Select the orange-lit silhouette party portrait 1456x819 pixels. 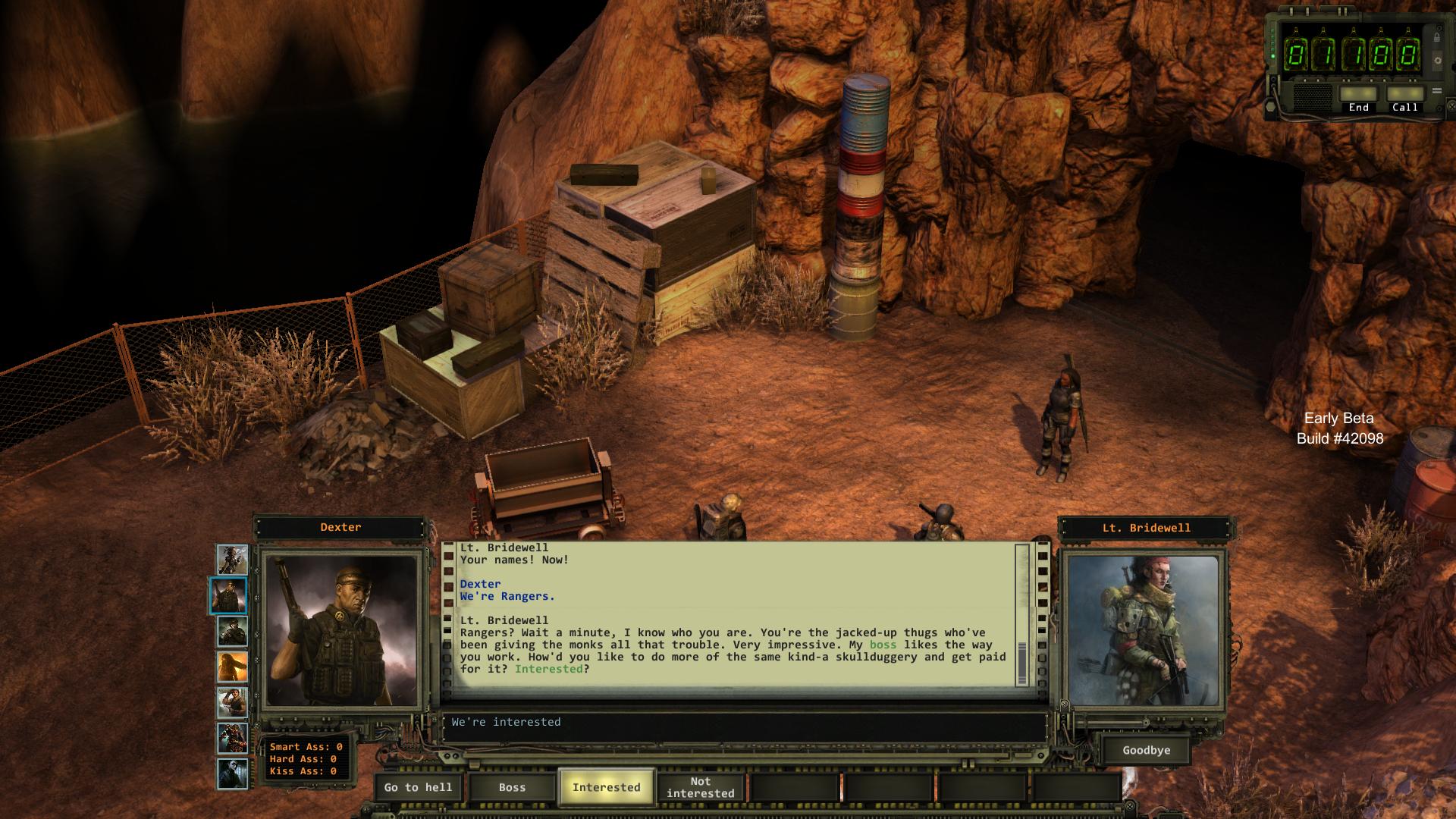pos(231,667)
